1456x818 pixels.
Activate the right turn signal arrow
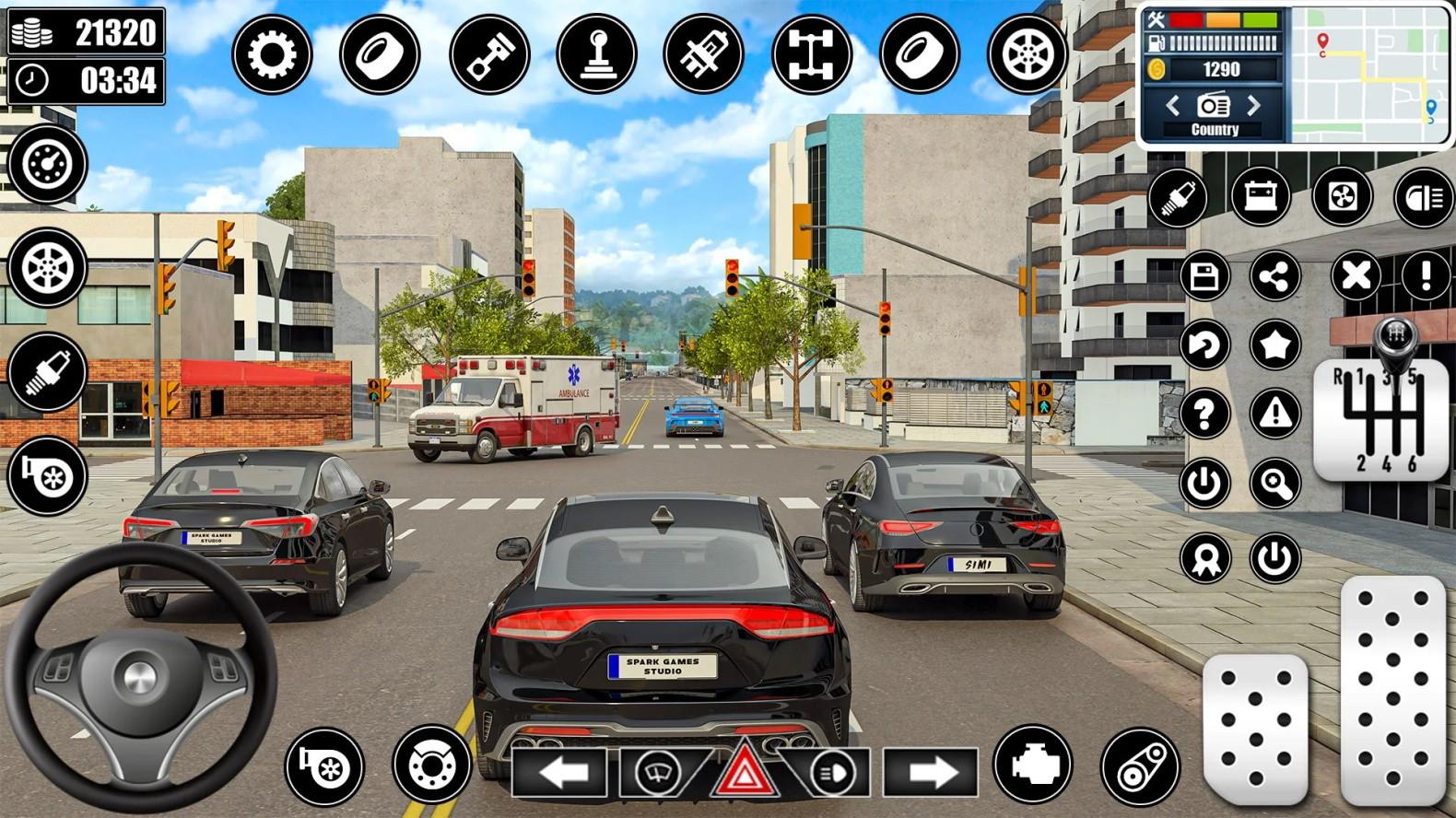932,772
